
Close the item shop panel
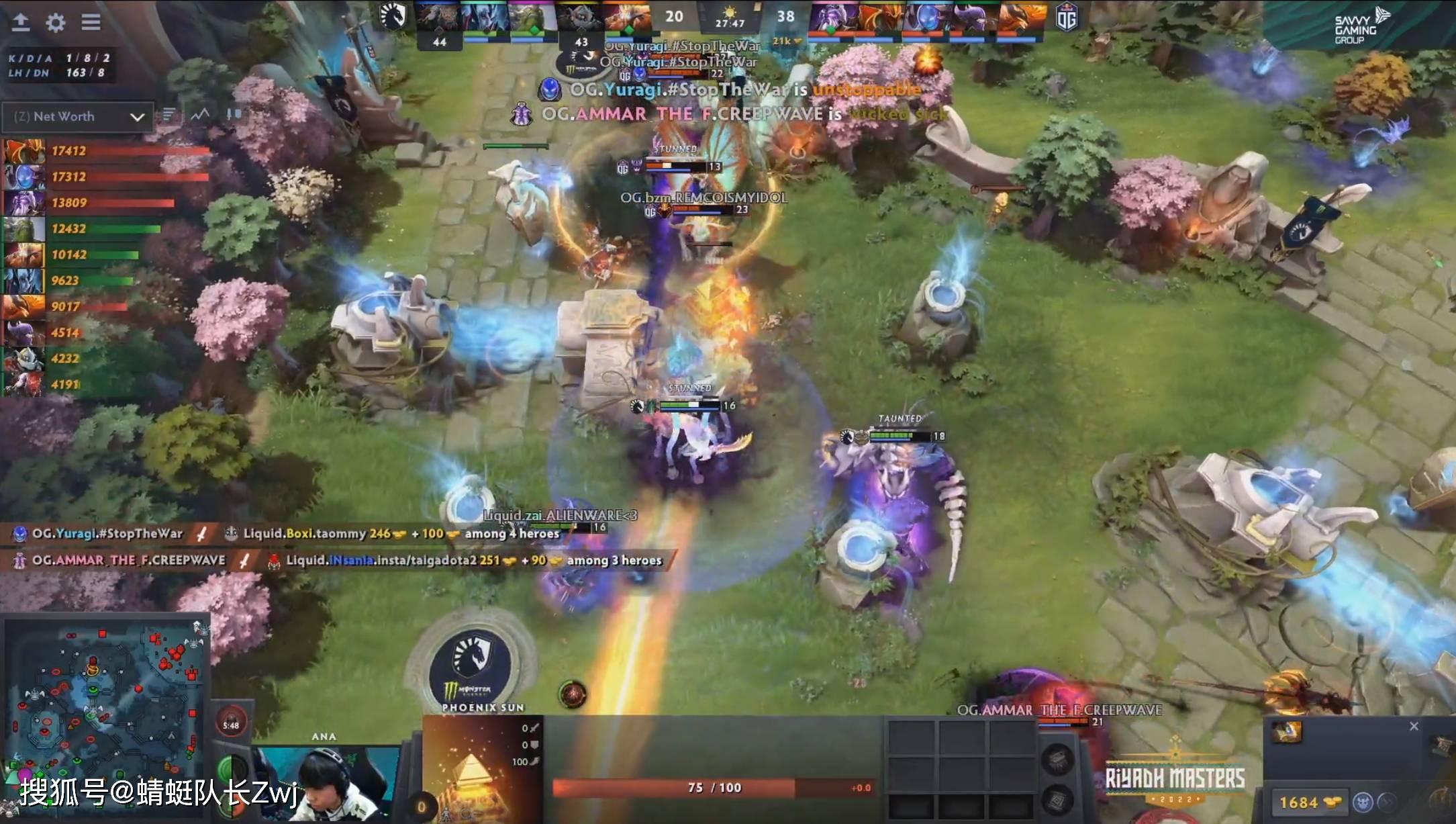point(1414,726)
